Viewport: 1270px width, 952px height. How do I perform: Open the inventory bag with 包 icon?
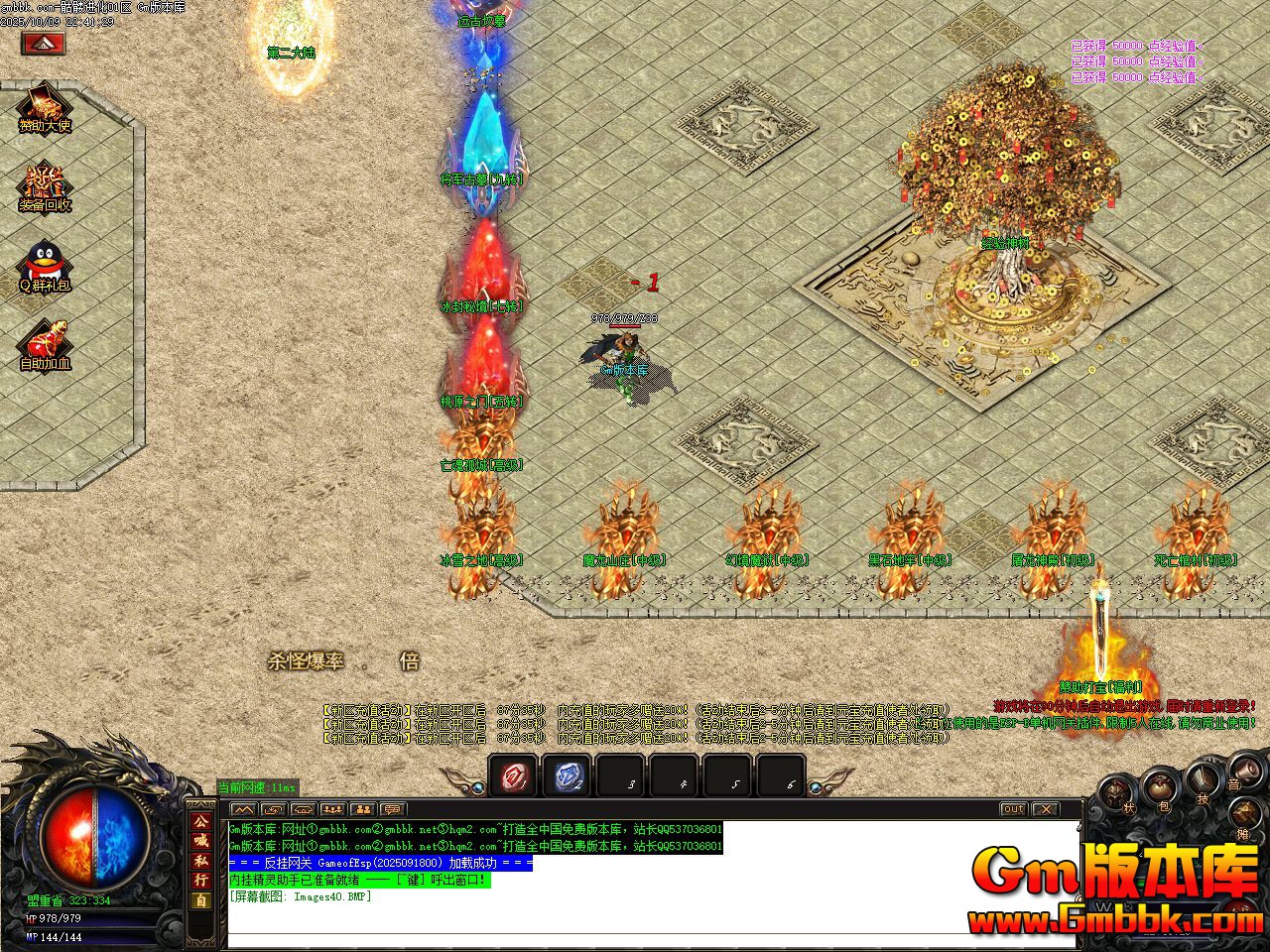coord(1158,786)
